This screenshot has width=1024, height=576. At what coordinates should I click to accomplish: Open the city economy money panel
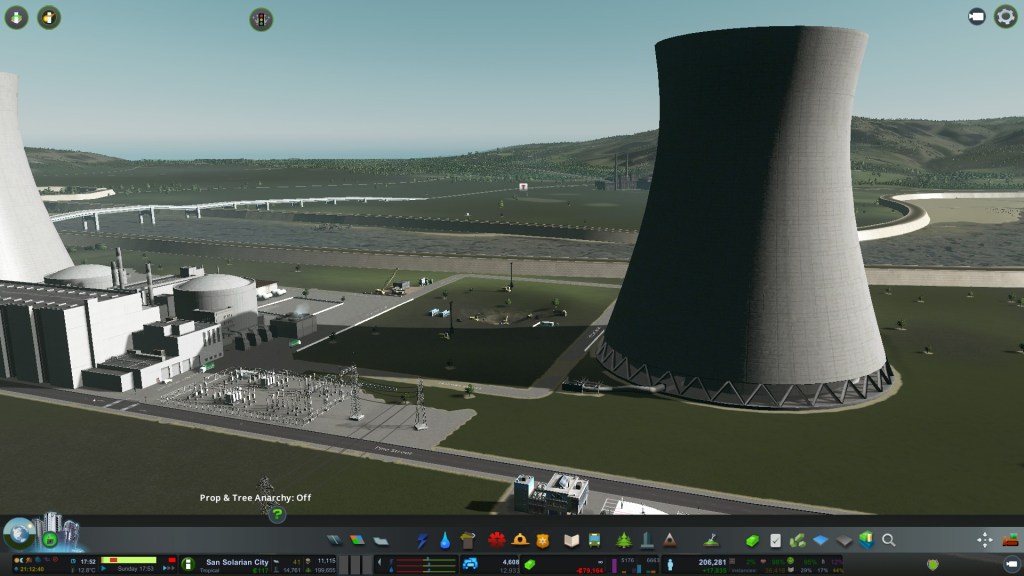tap(753, 540)
